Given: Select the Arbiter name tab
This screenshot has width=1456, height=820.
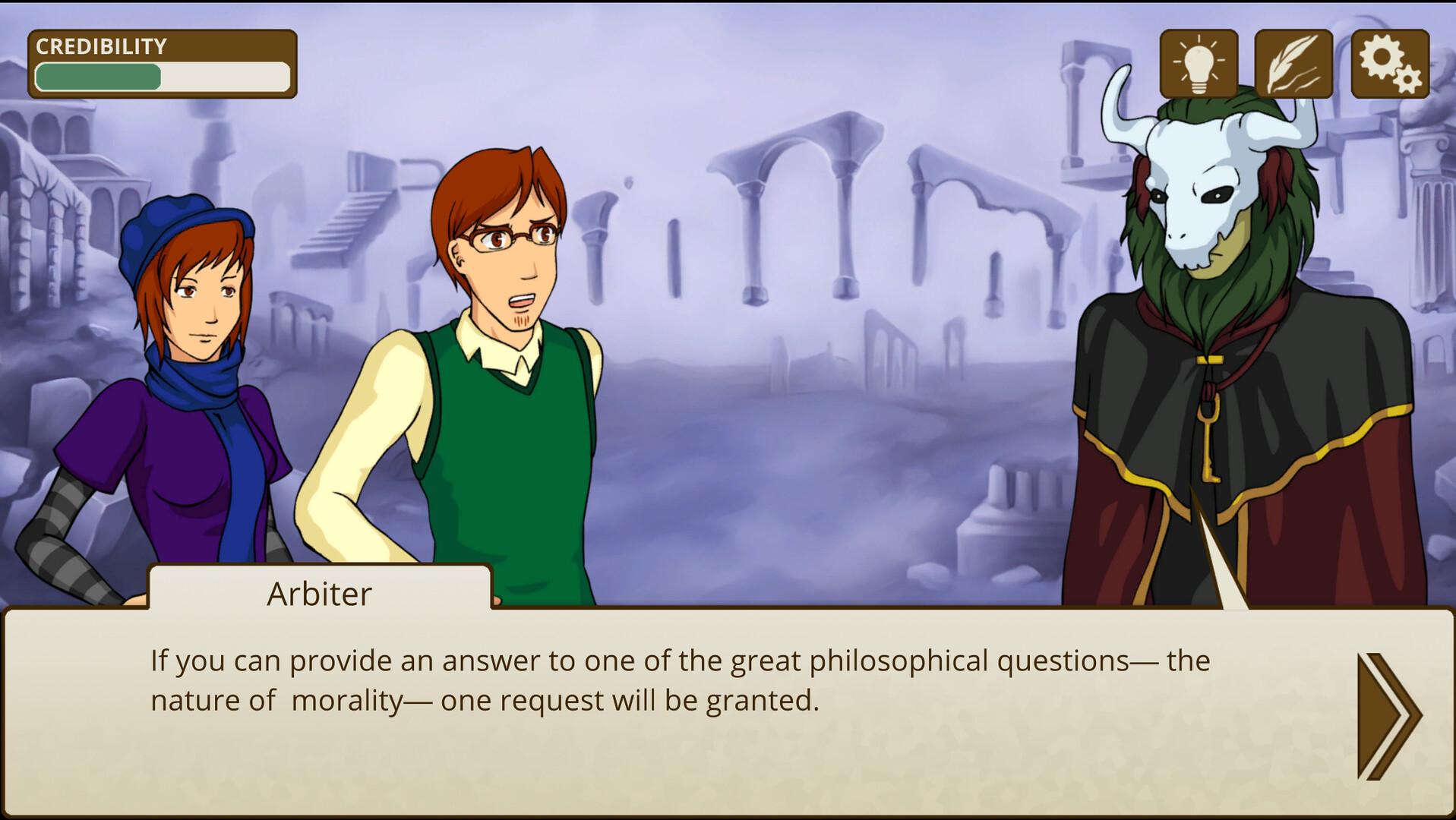Looking at the screenshot, I should point(319,594).
